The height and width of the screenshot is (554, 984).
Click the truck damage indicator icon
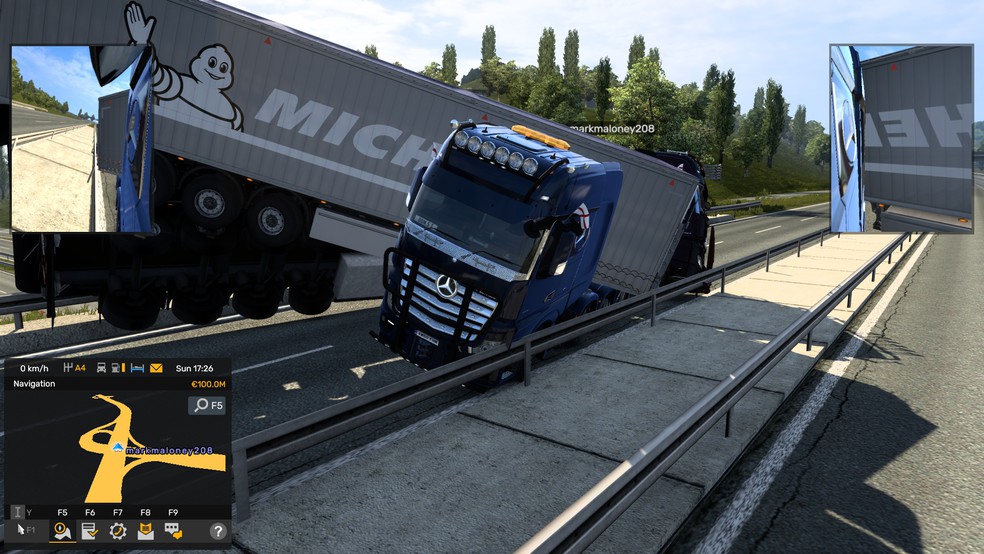pyautogui.click(x=101, y=368)
